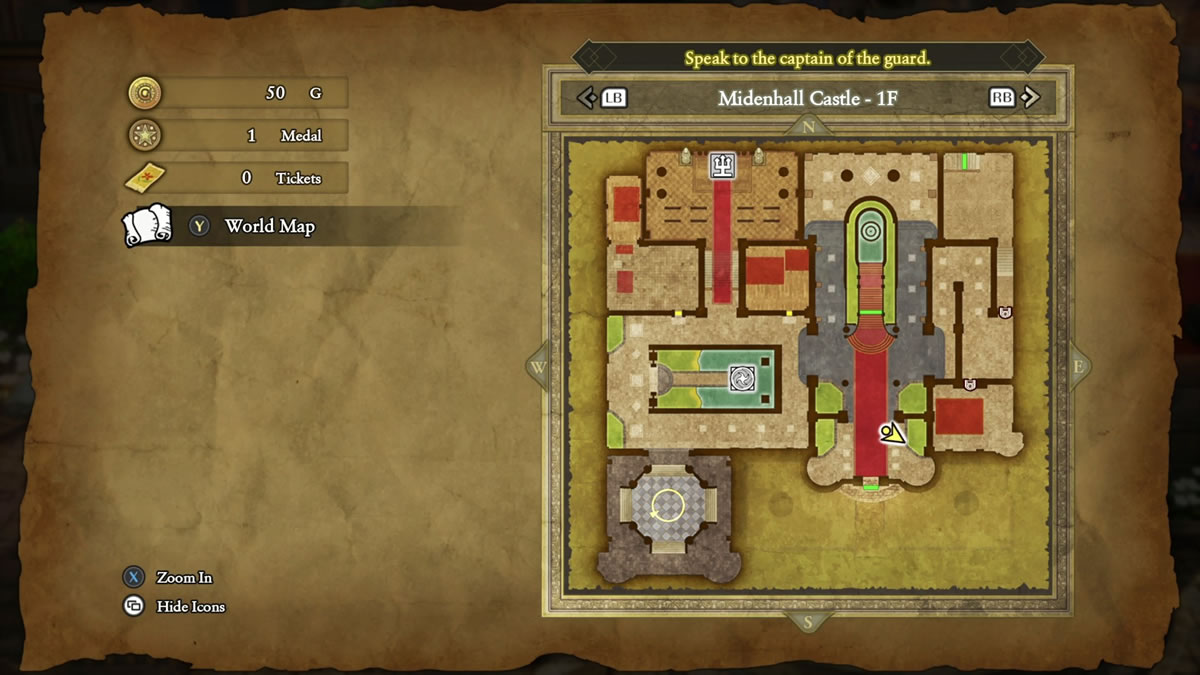
Task: Open the World Map entry
Action: 269,226
